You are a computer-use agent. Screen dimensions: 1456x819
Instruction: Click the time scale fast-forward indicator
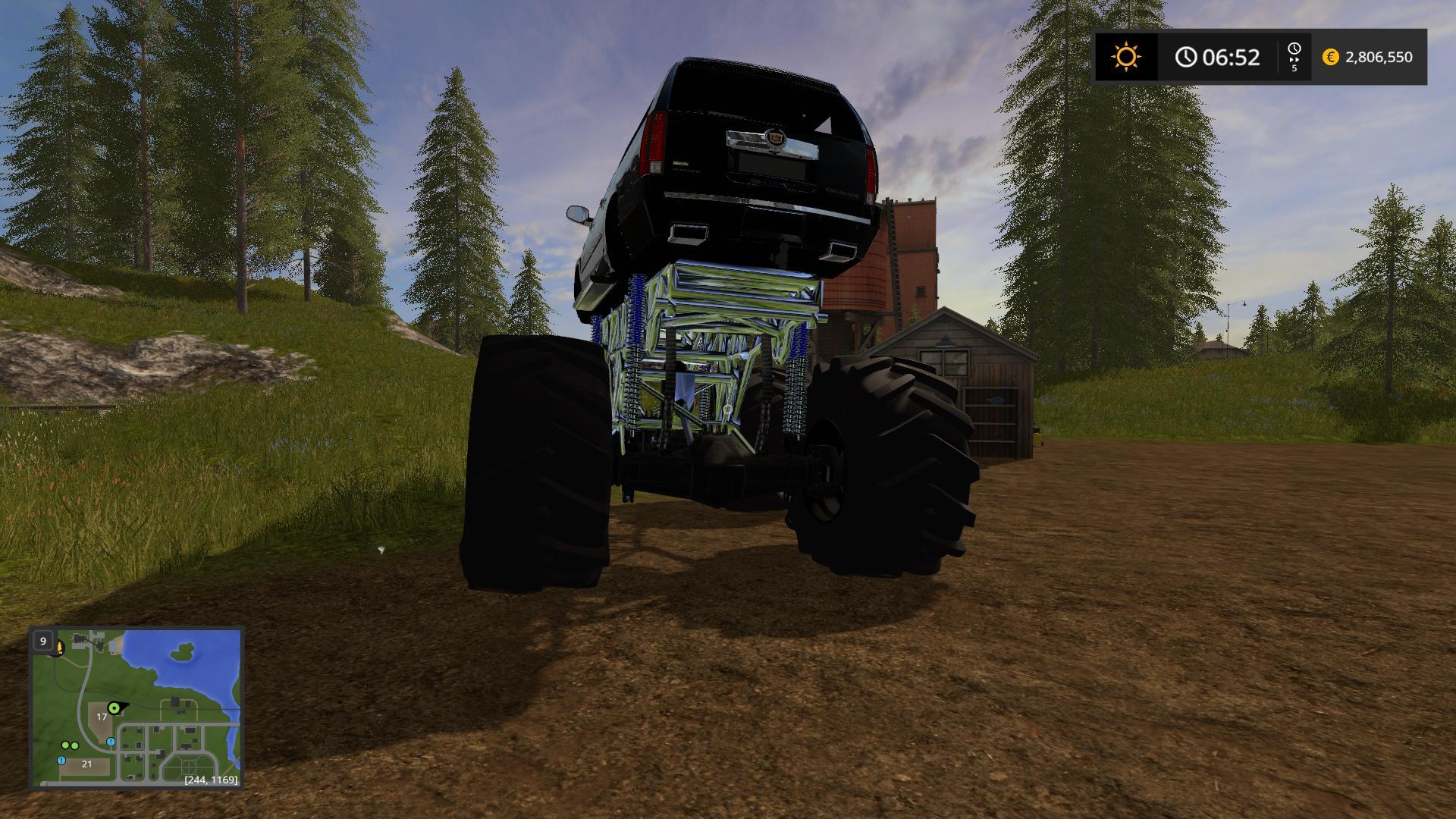[1294, 58]
